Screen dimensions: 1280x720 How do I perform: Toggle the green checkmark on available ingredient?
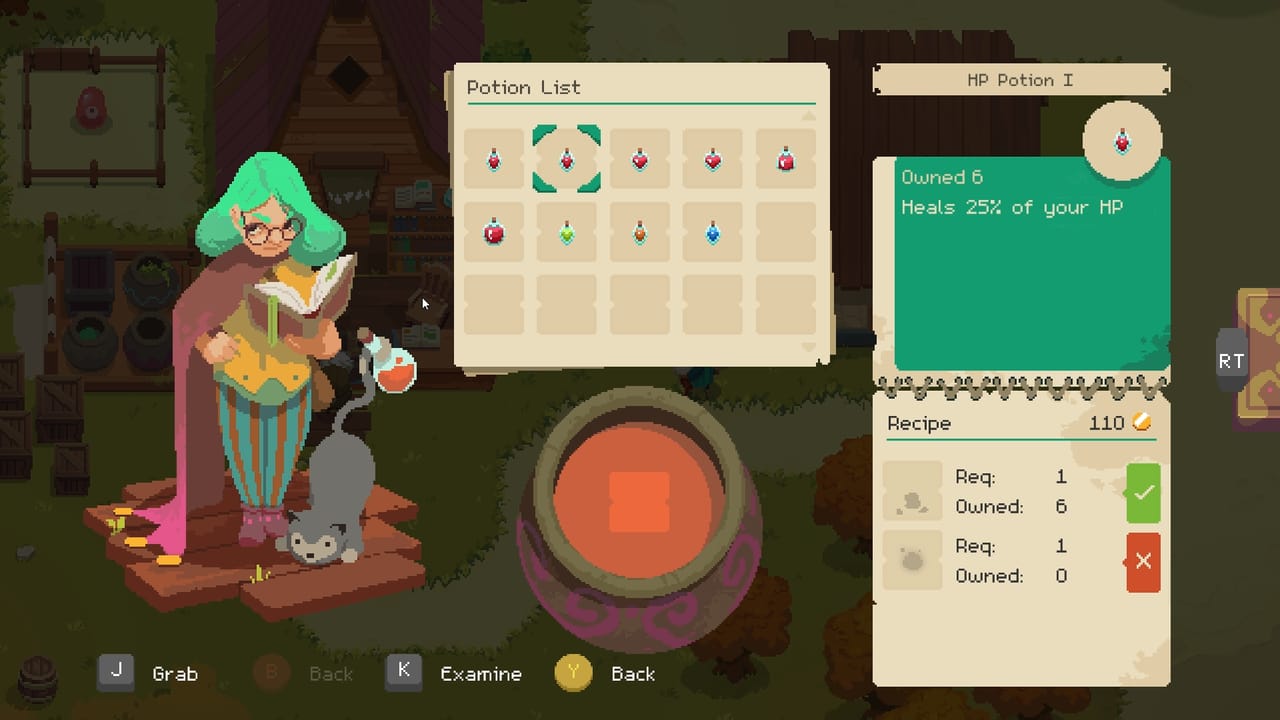coord(1143,492)
